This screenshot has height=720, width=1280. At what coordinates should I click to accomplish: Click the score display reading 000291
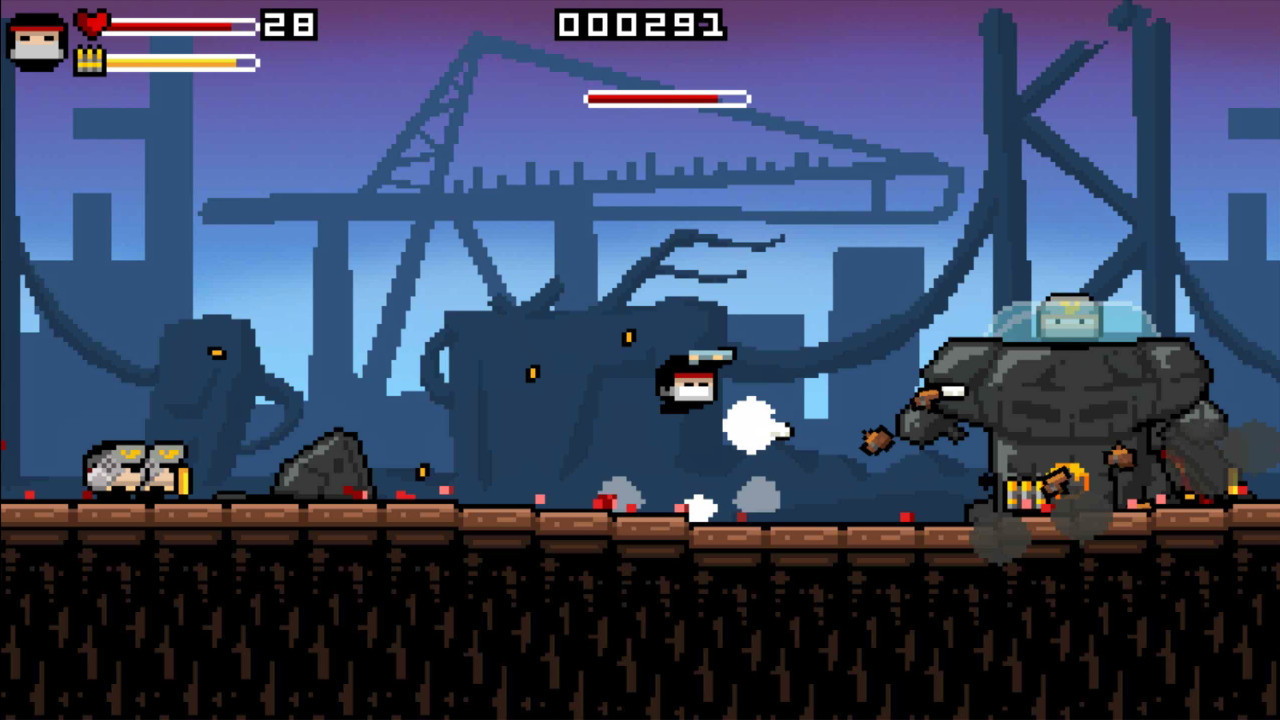tap(640, 26)
